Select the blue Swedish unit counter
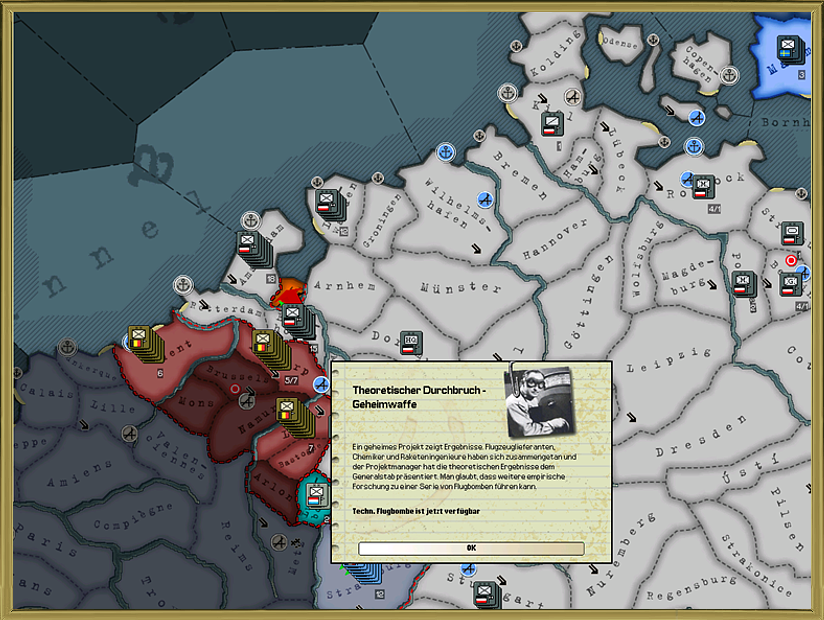Viewport: 824px width, 620px height. tap(792, 47)
